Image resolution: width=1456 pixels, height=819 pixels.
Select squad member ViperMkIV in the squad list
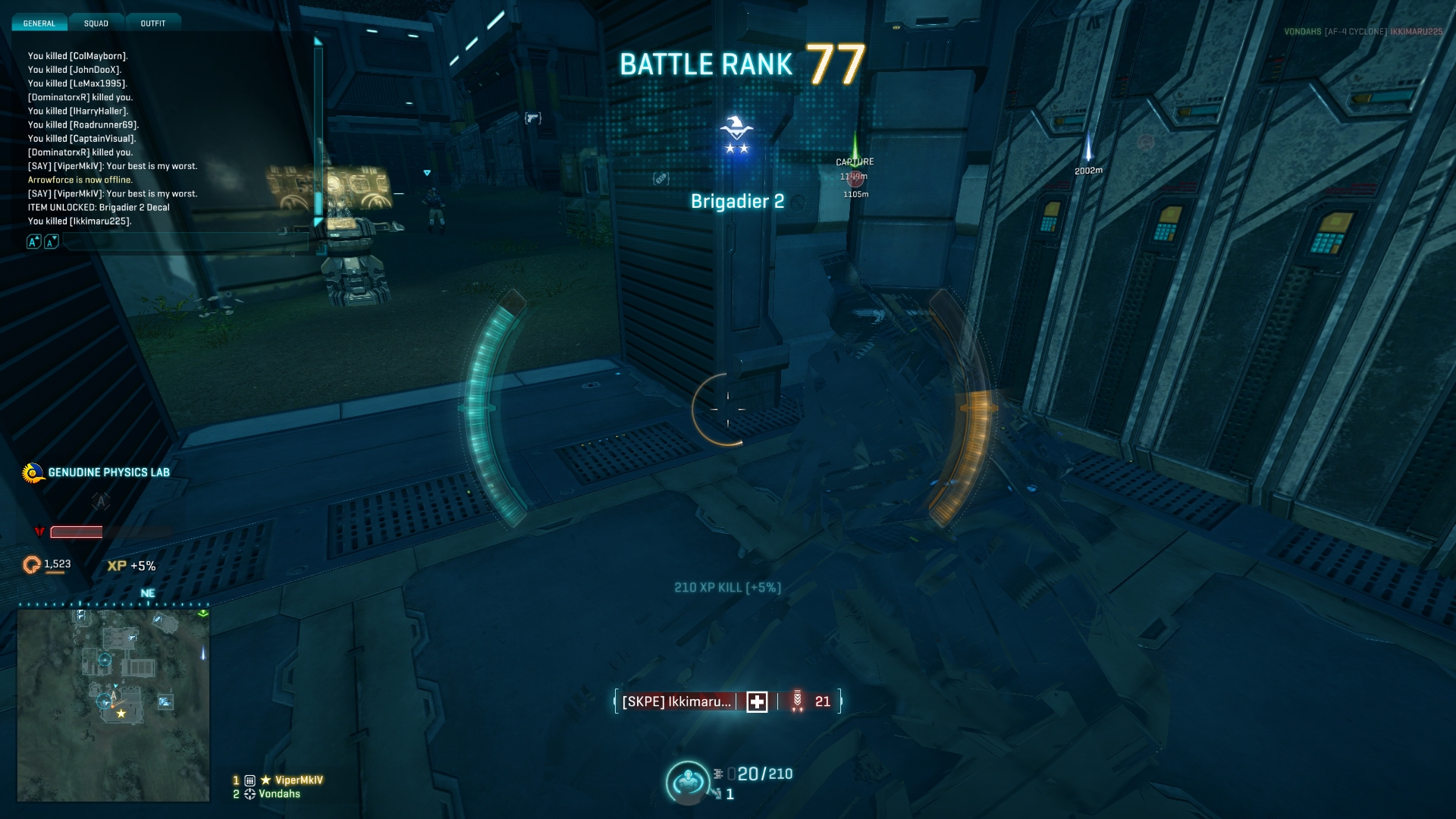(298, 780)
